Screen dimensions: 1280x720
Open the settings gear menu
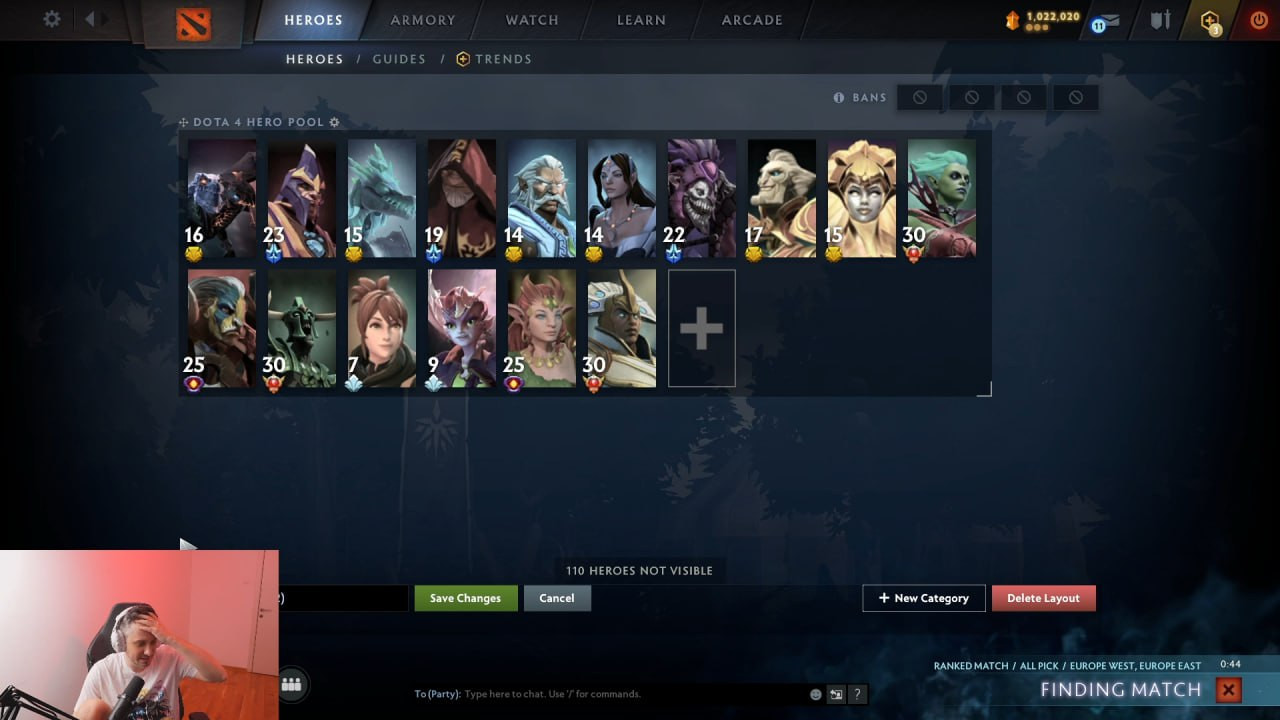tap(52, 19)
